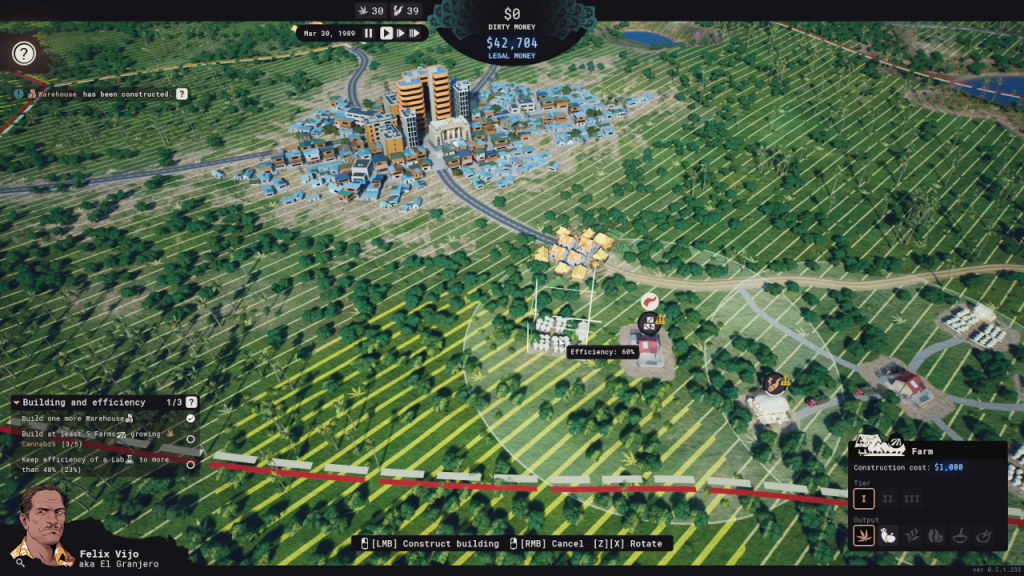Open help for the Warehouse constructed notification
This screenshot has height=576, width=1024.
click(181, 94)
